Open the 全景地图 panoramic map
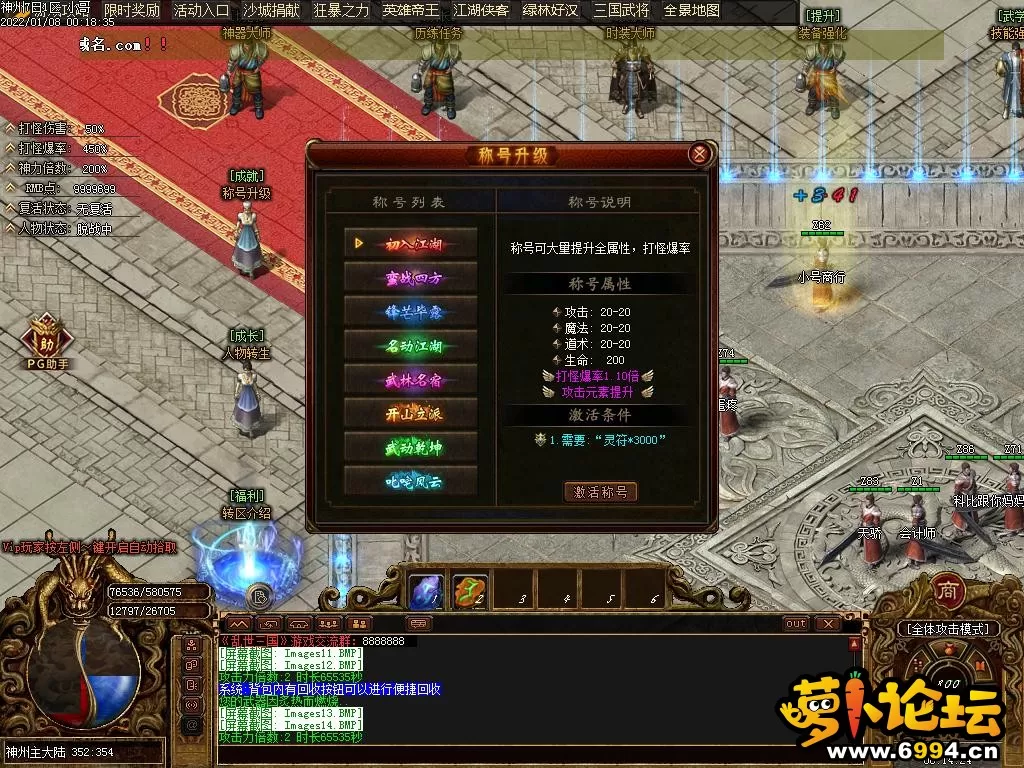Image resolution: width=1024 pixels, height=768 pixels. (x=691, y=11)
